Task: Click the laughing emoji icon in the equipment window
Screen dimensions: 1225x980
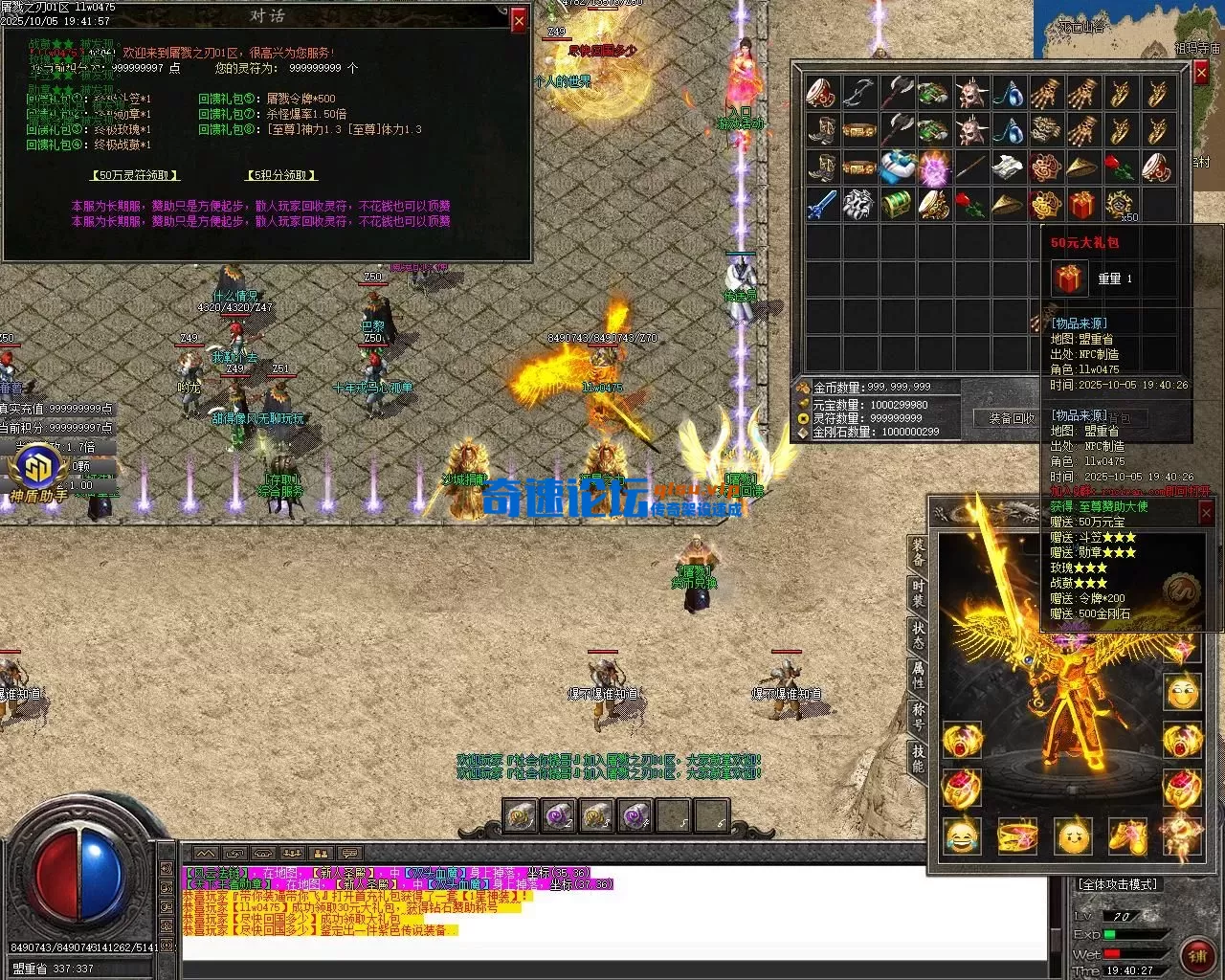Action: 962,837
